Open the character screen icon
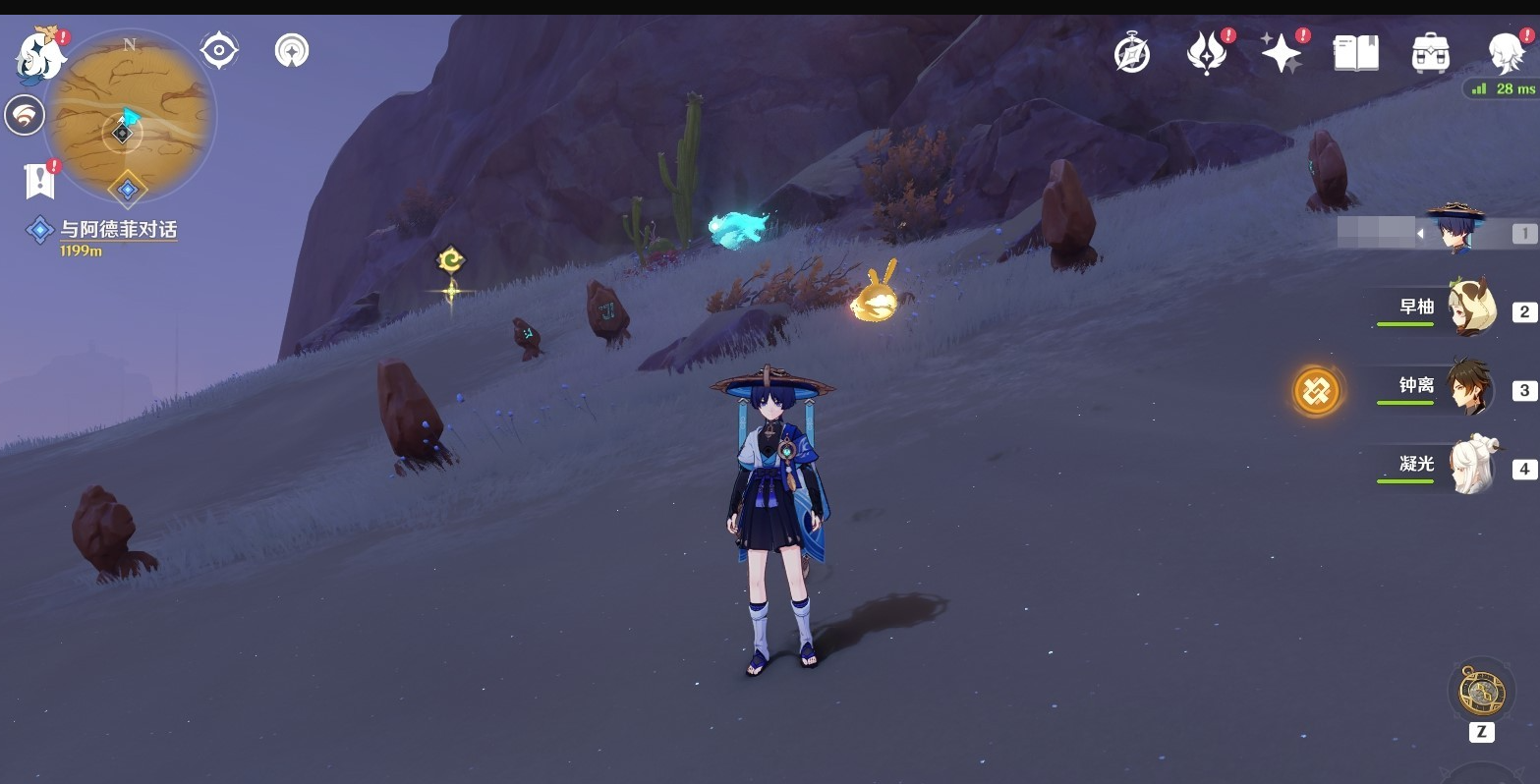Screen dimensions: 1540x784 [x=1505, y=53]
